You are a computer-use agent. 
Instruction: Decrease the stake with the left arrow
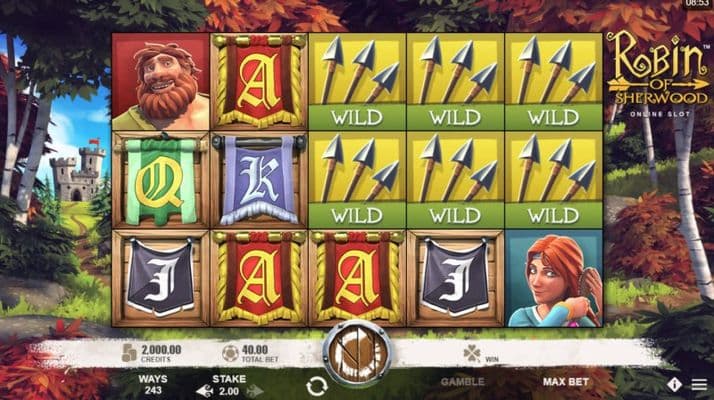203,391
